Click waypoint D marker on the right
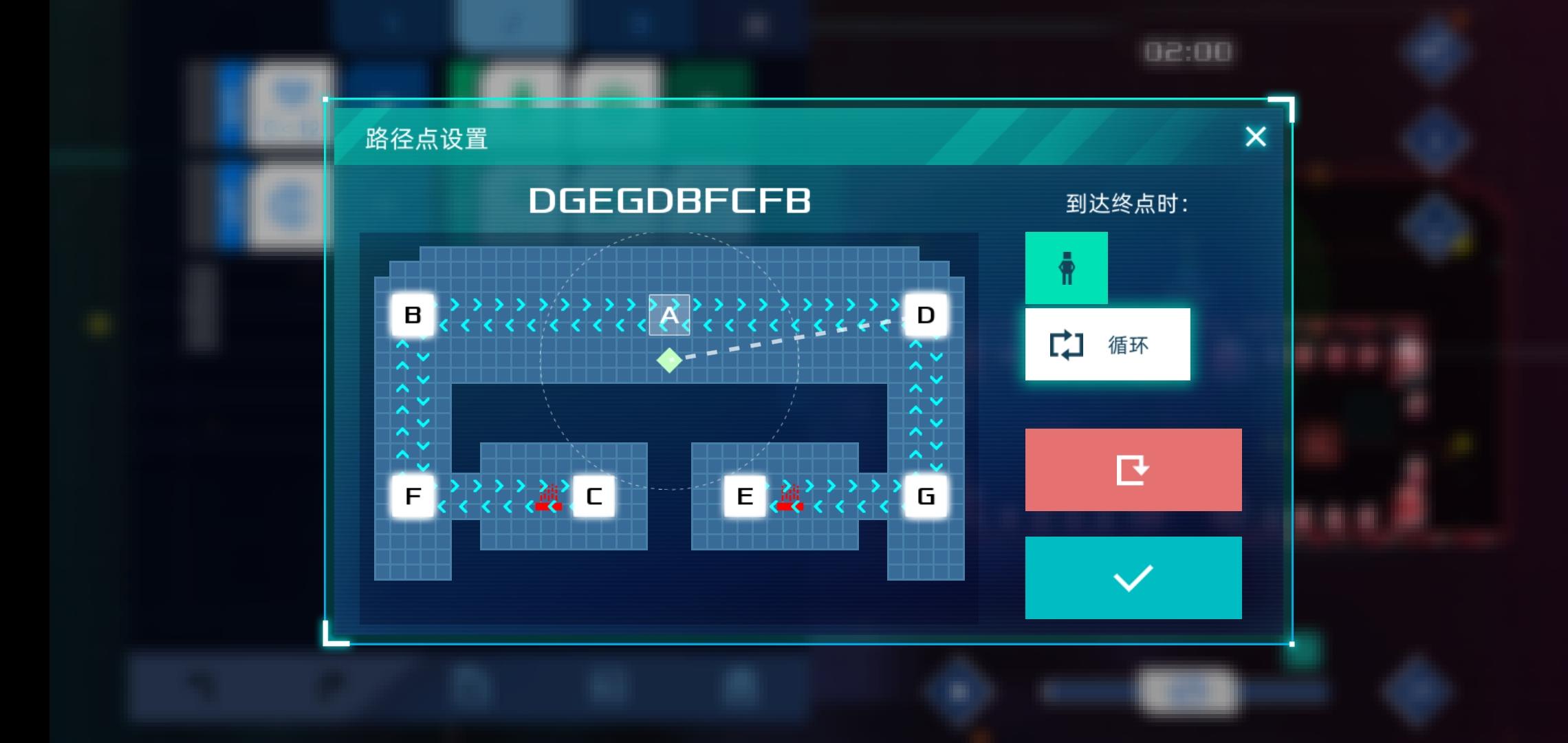This screenshot has height=743, width=1568. tap(924, 315)
